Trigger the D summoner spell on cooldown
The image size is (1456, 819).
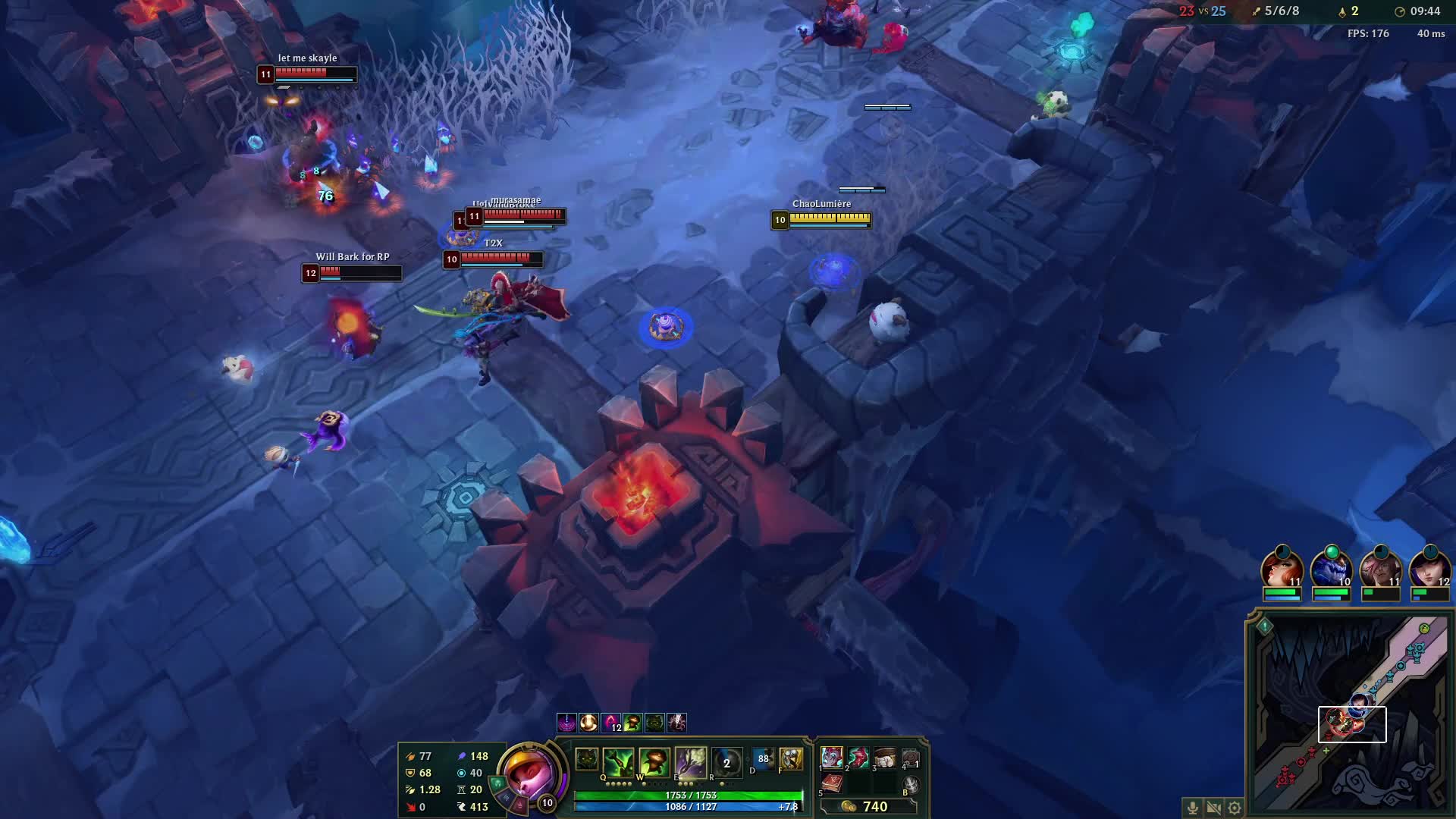(x=763, y=759)
